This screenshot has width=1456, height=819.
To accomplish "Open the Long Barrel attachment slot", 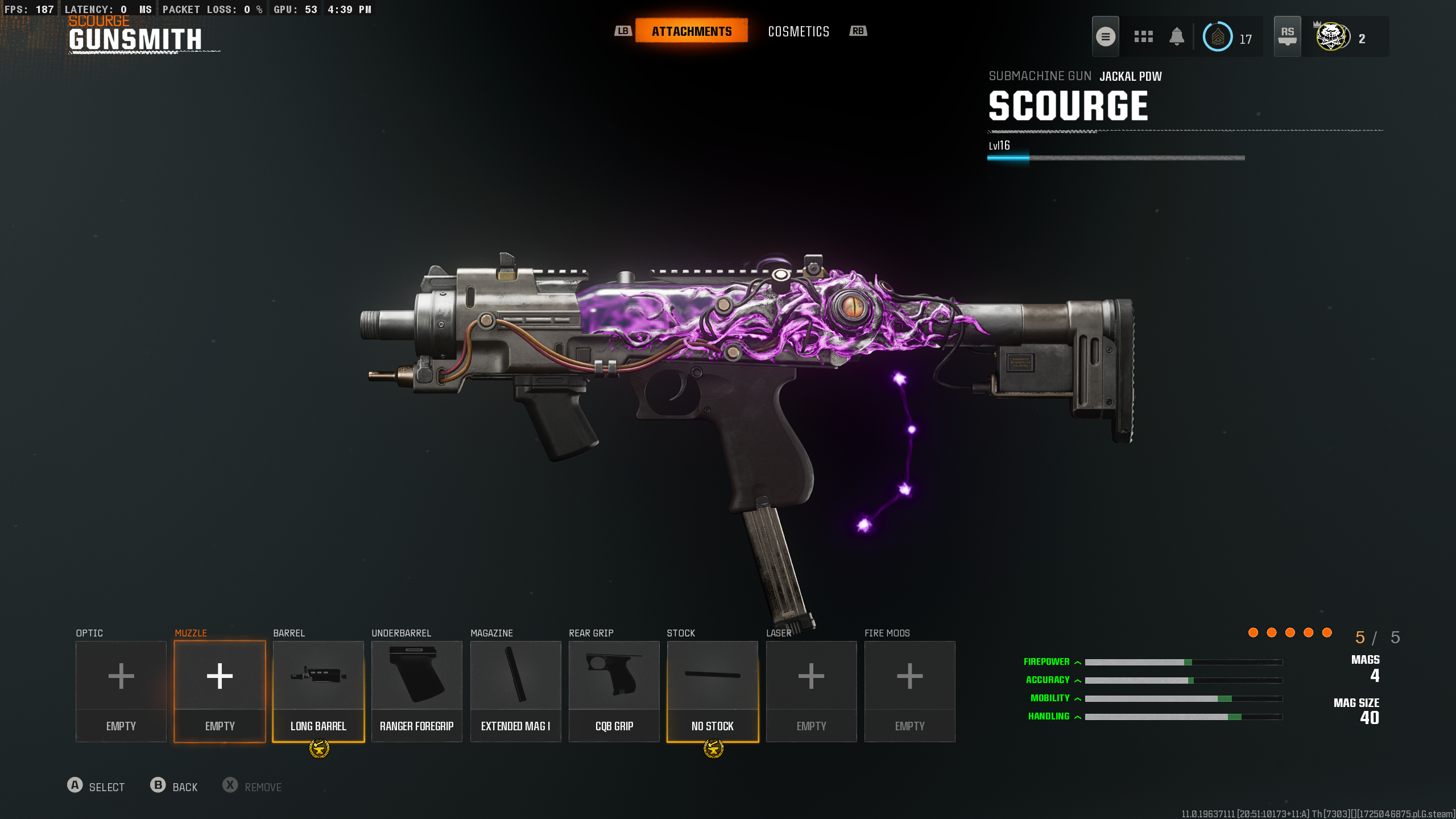I will [x=318, y=690].
